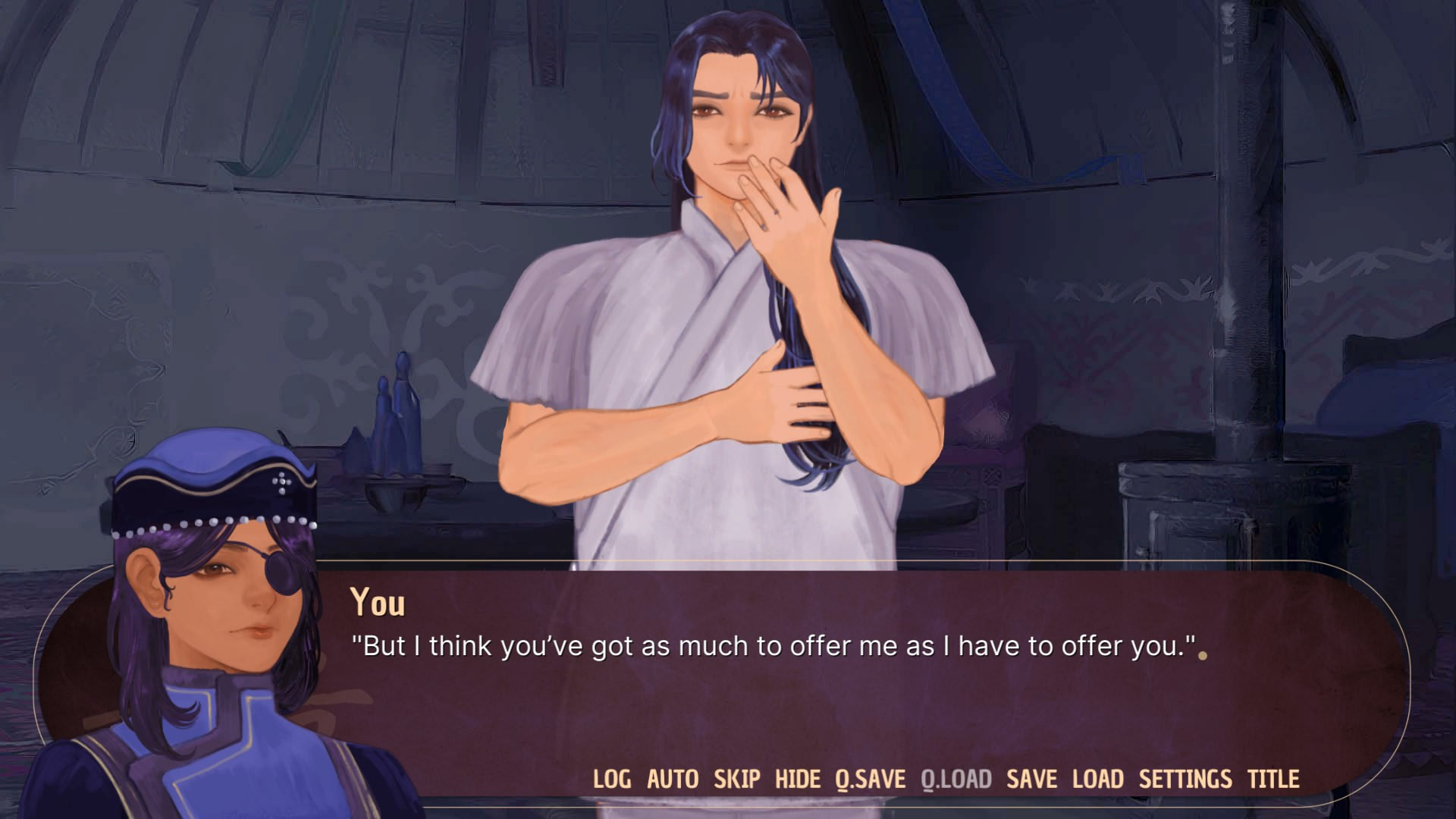Click SETTINGS to adjust game options
The width and height of the screenshot is (1456, 819).
point(1185,779)
